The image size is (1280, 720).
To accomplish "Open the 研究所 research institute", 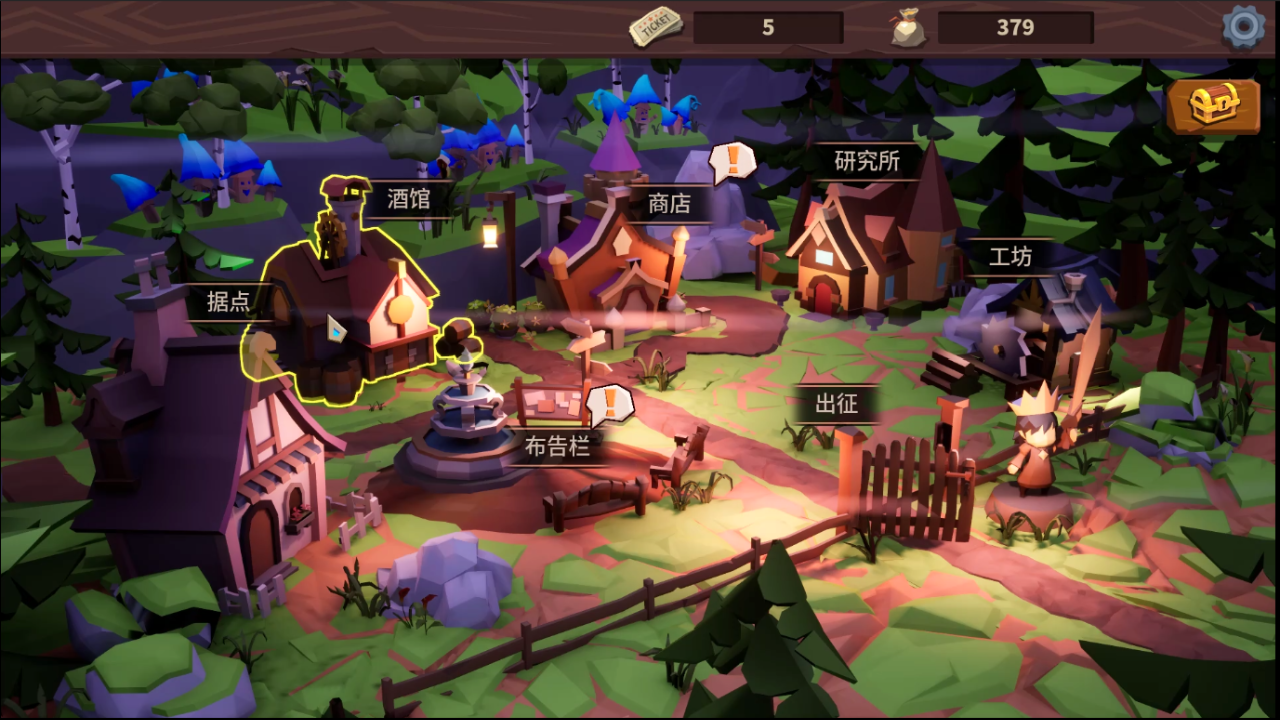I will (x=867, y=160).
